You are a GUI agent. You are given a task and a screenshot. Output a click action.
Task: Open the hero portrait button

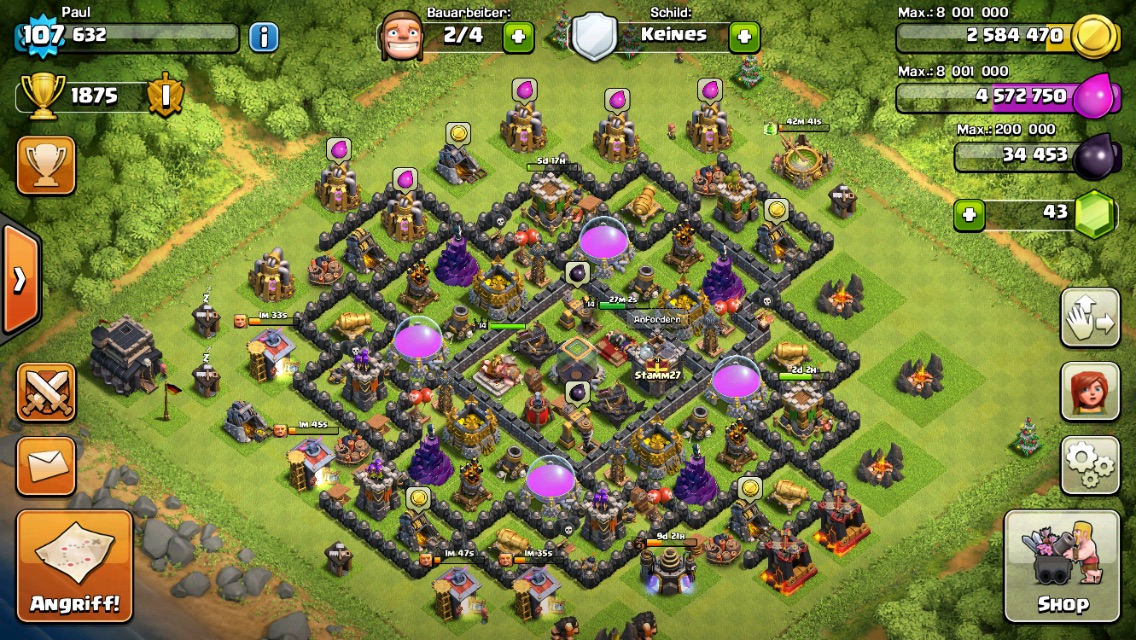pos(1090,390)
